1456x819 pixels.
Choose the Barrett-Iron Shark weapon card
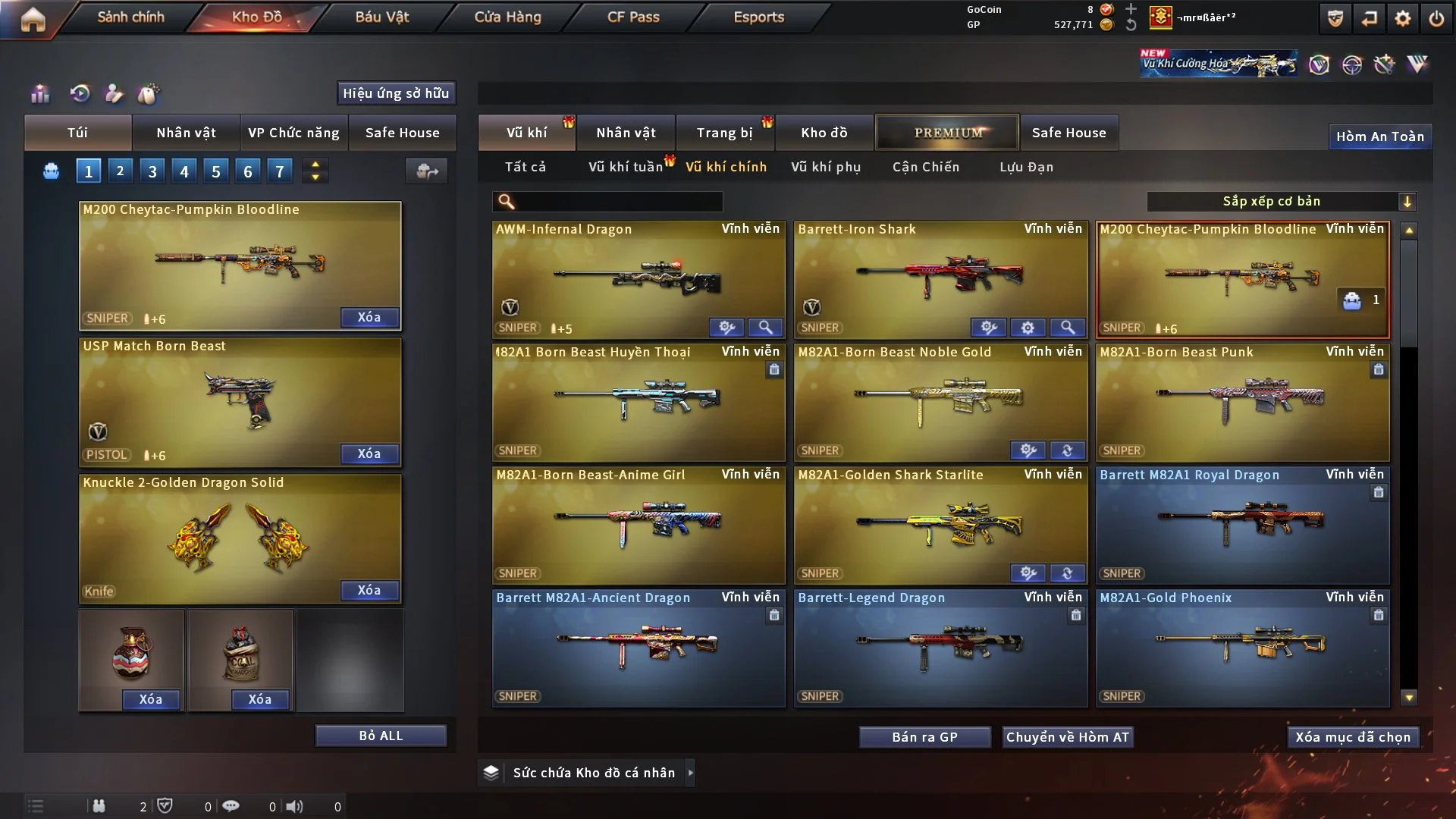click(940, 279)
